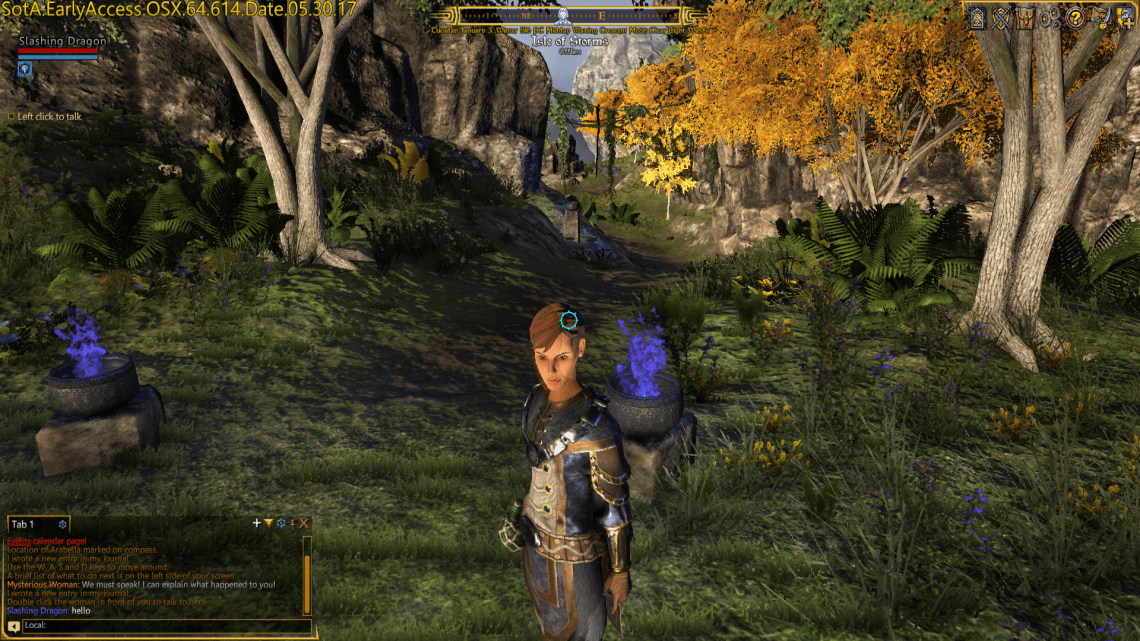The height and width of the screenshot is (641, 1140).
Task: Click the buff icon under Slashing Dragon
Action: click(25, 69)
